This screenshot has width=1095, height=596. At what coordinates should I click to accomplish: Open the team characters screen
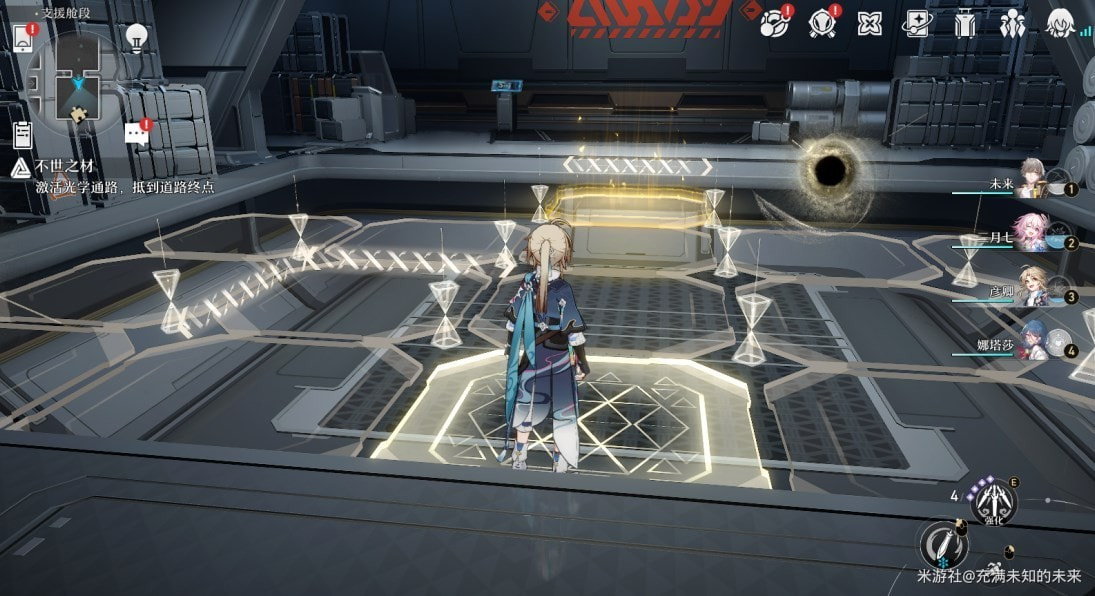pyautogui.click(x=1013, y=23)
